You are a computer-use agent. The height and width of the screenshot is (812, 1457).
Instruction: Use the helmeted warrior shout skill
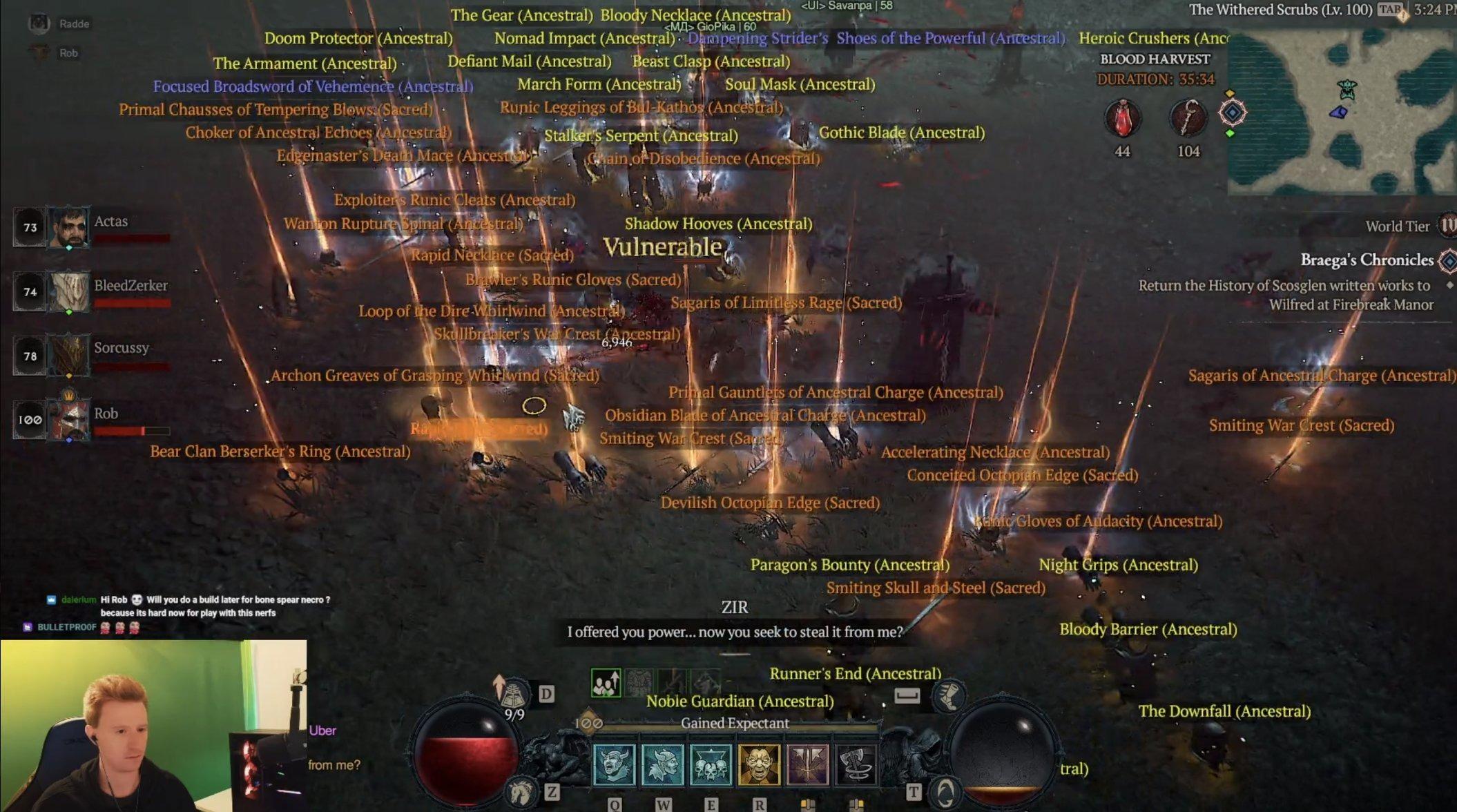662,764
